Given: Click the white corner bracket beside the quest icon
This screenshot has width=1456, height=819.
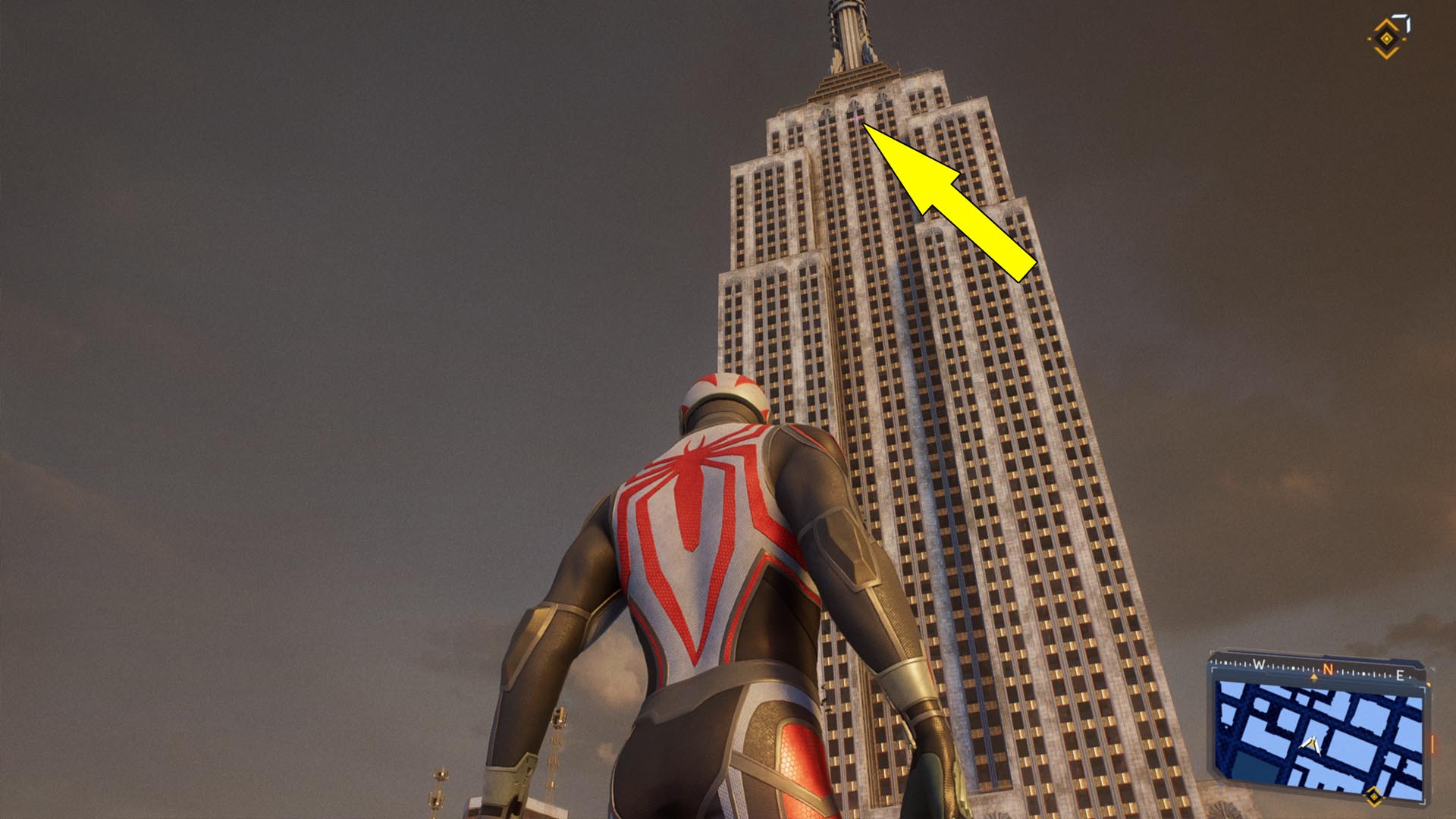Looking at the screenshot, I should click(x=1402, y=23).
